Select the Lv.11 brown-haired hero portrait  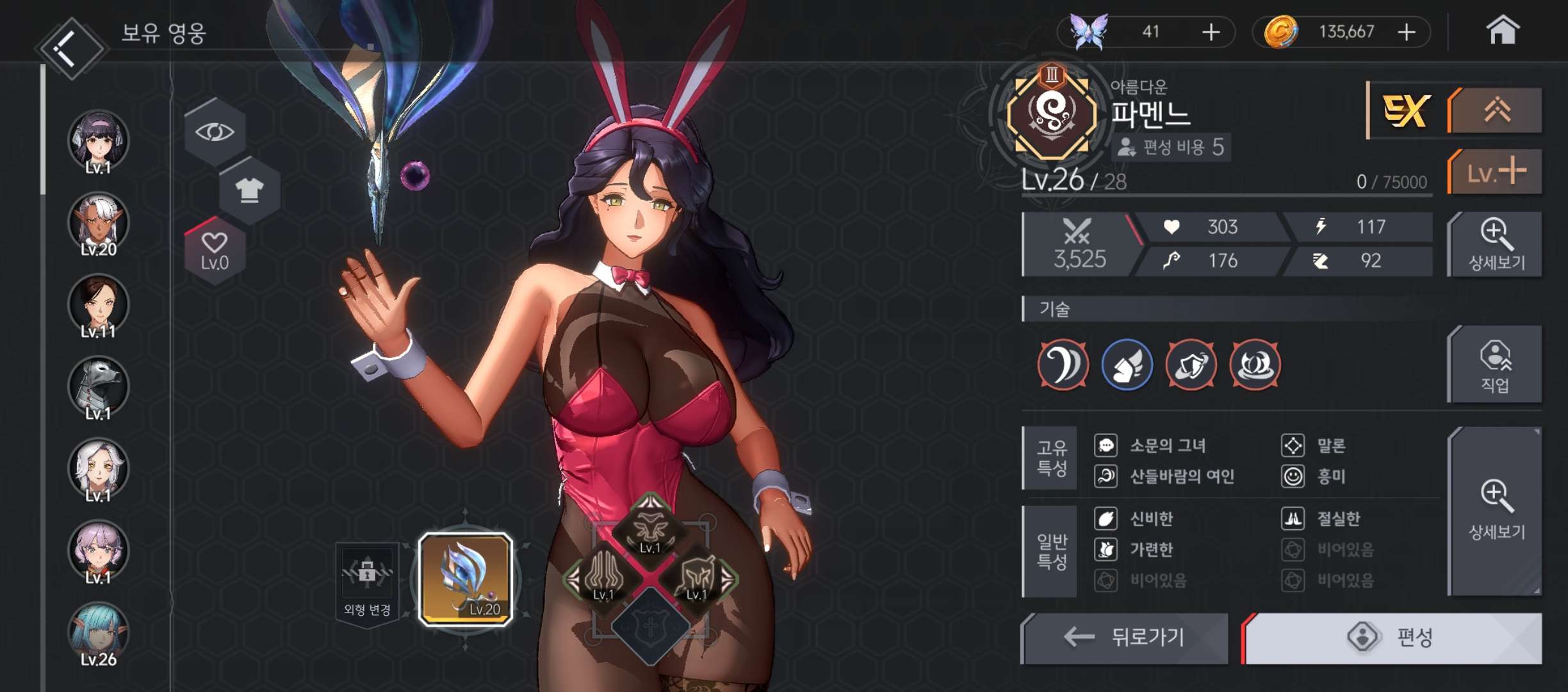point(99,306)
